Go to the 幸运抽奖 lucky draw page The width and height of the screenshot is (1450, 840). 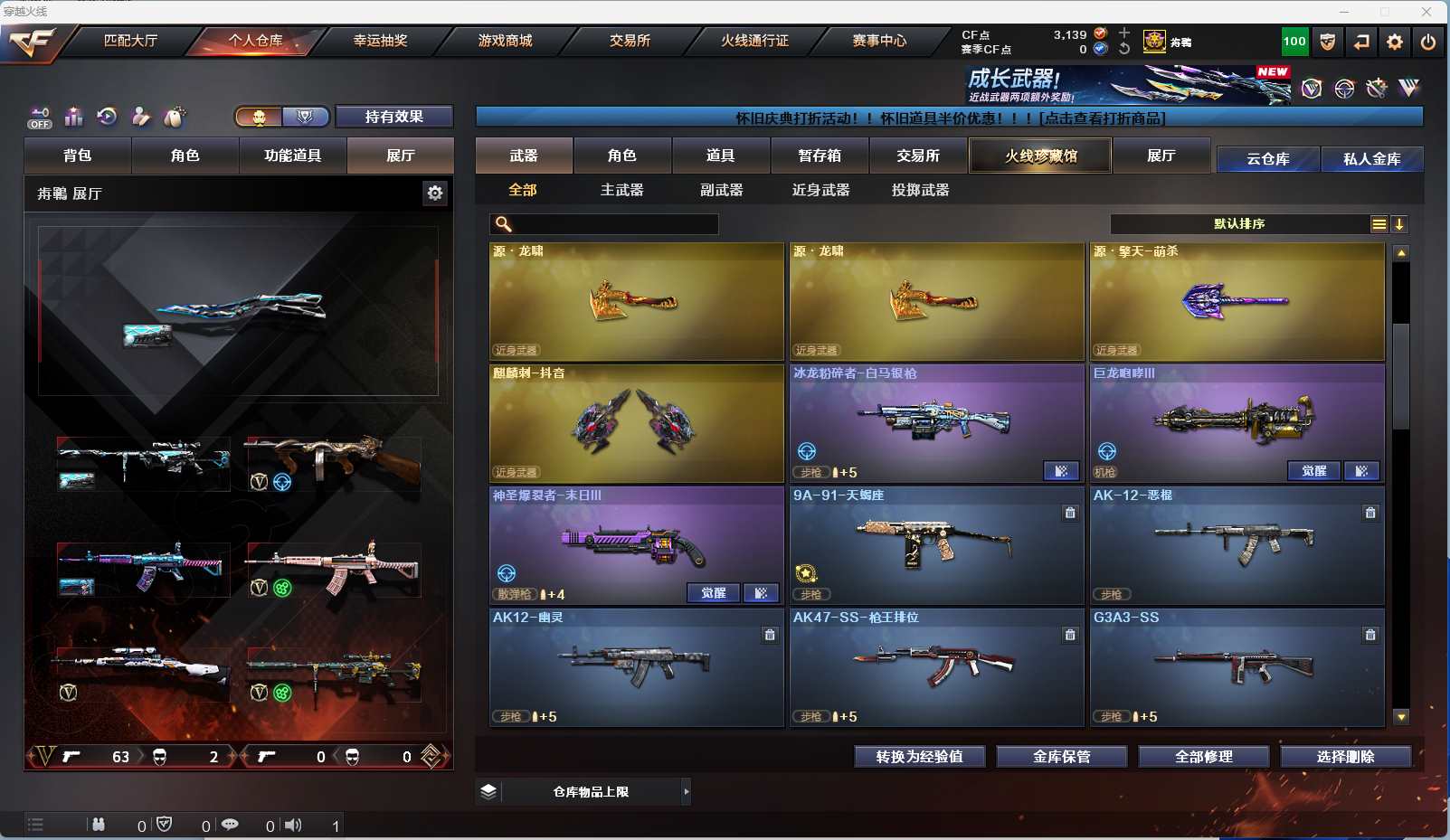(x=380, y=41)
